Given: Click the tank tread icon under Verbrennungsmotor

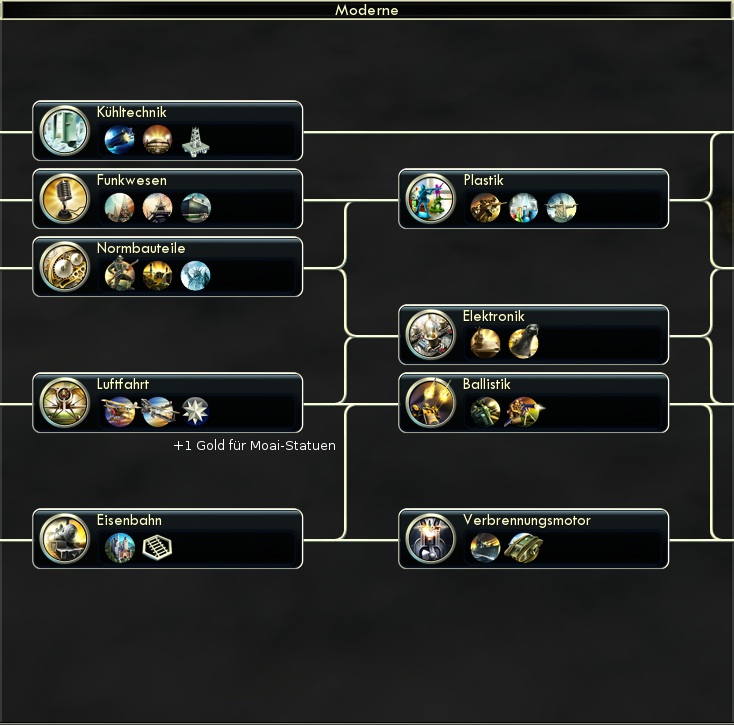Looking at the screenshot, I should tap(524, 547).
